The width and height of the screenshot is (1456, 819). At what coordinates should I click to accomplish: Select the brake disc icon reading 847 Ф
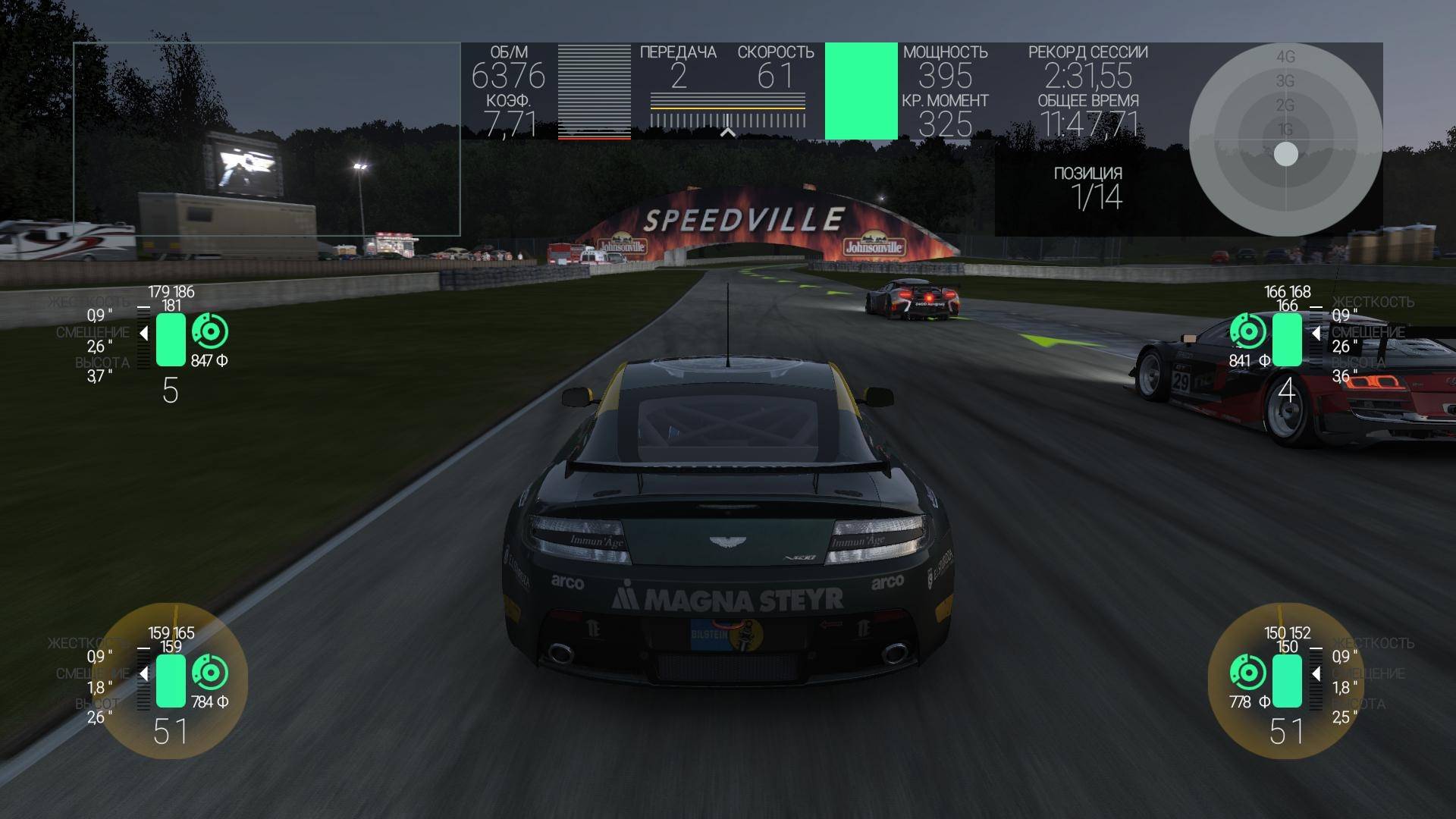pyautogui.click(x=210, y=331)
